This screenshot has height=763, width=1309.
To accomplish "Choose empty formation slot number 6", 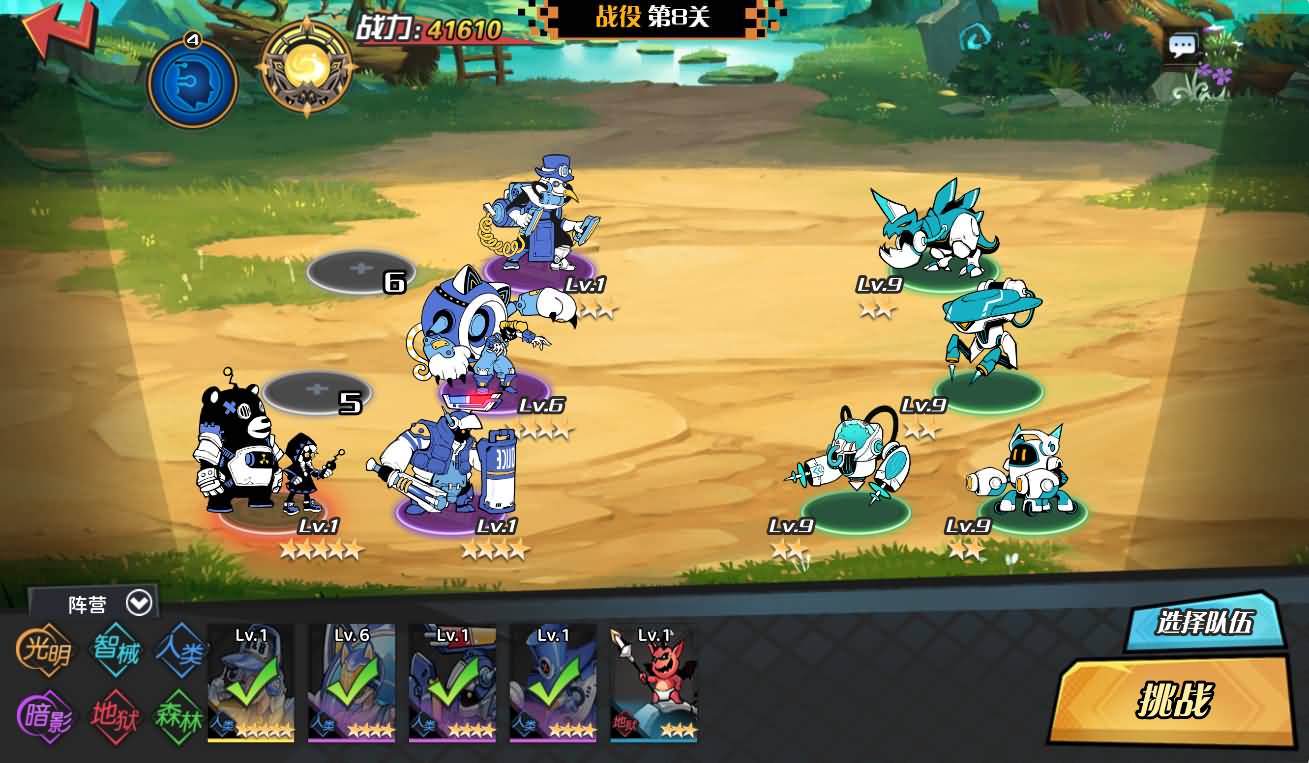I will 360,270.
